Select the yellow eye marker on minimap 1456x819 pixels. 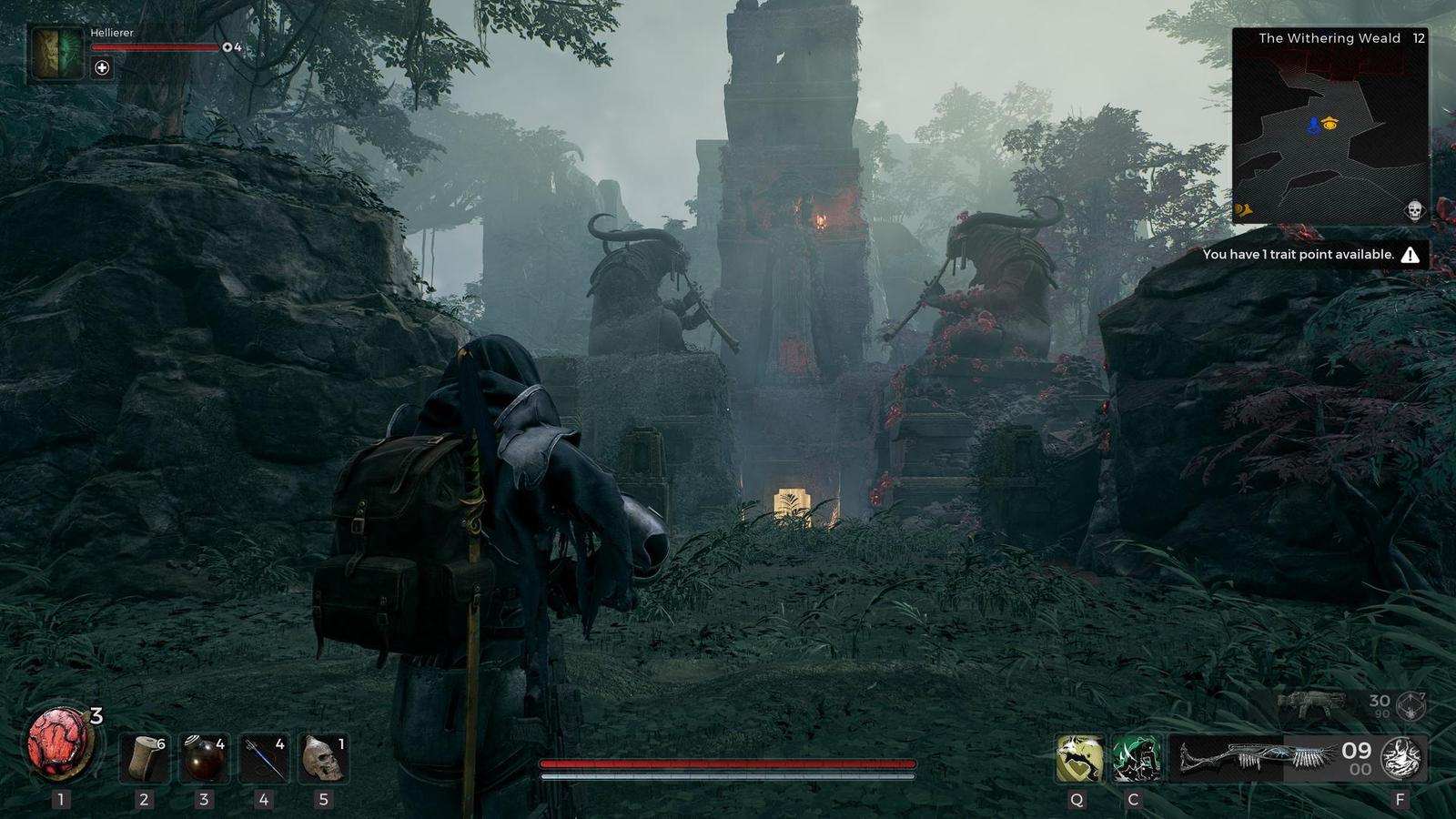pyautogui.click(x=1330, y=124)
